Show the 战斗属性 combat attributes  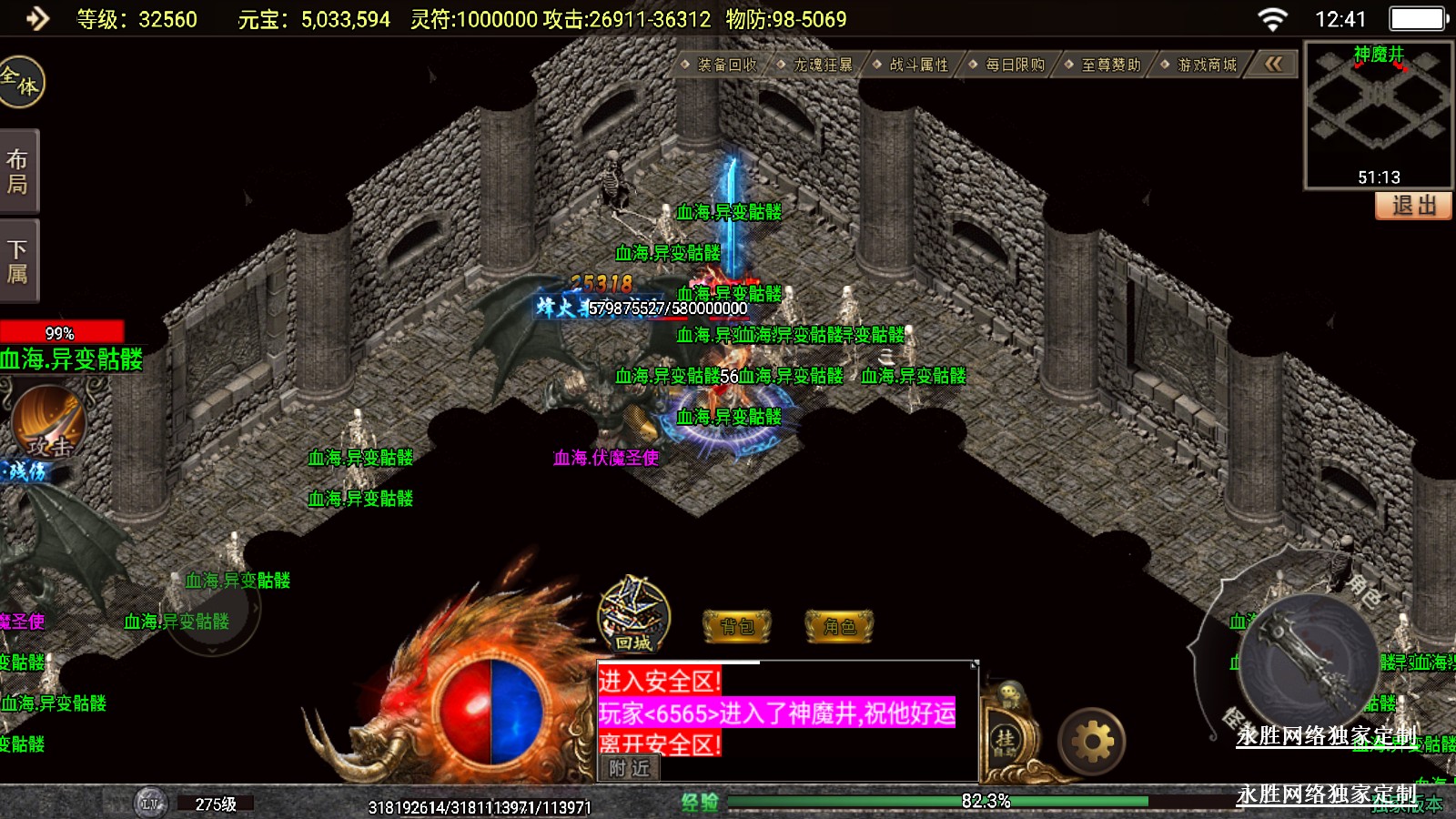917,65
